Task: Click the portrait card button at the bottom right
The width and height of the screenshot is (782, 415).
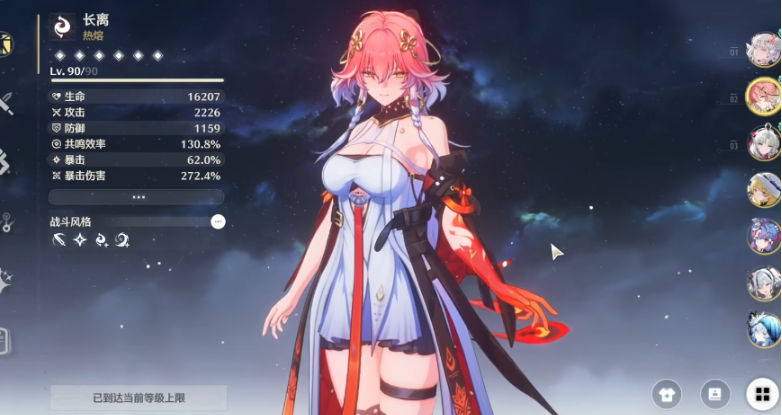Action: click(x=715, y=393)
